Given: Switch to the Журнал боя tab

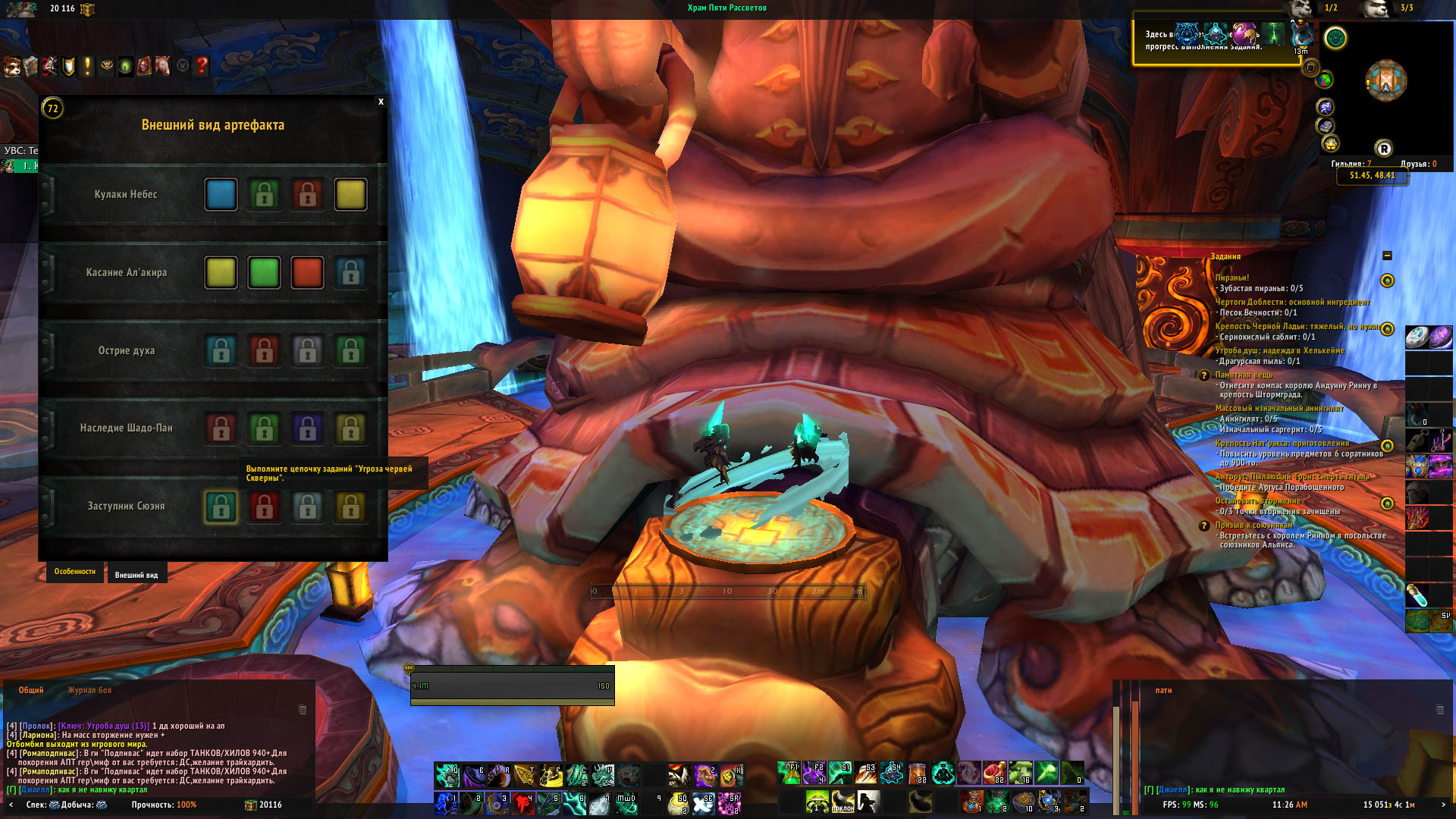Looking at the screenshot, I should (89, 690).
